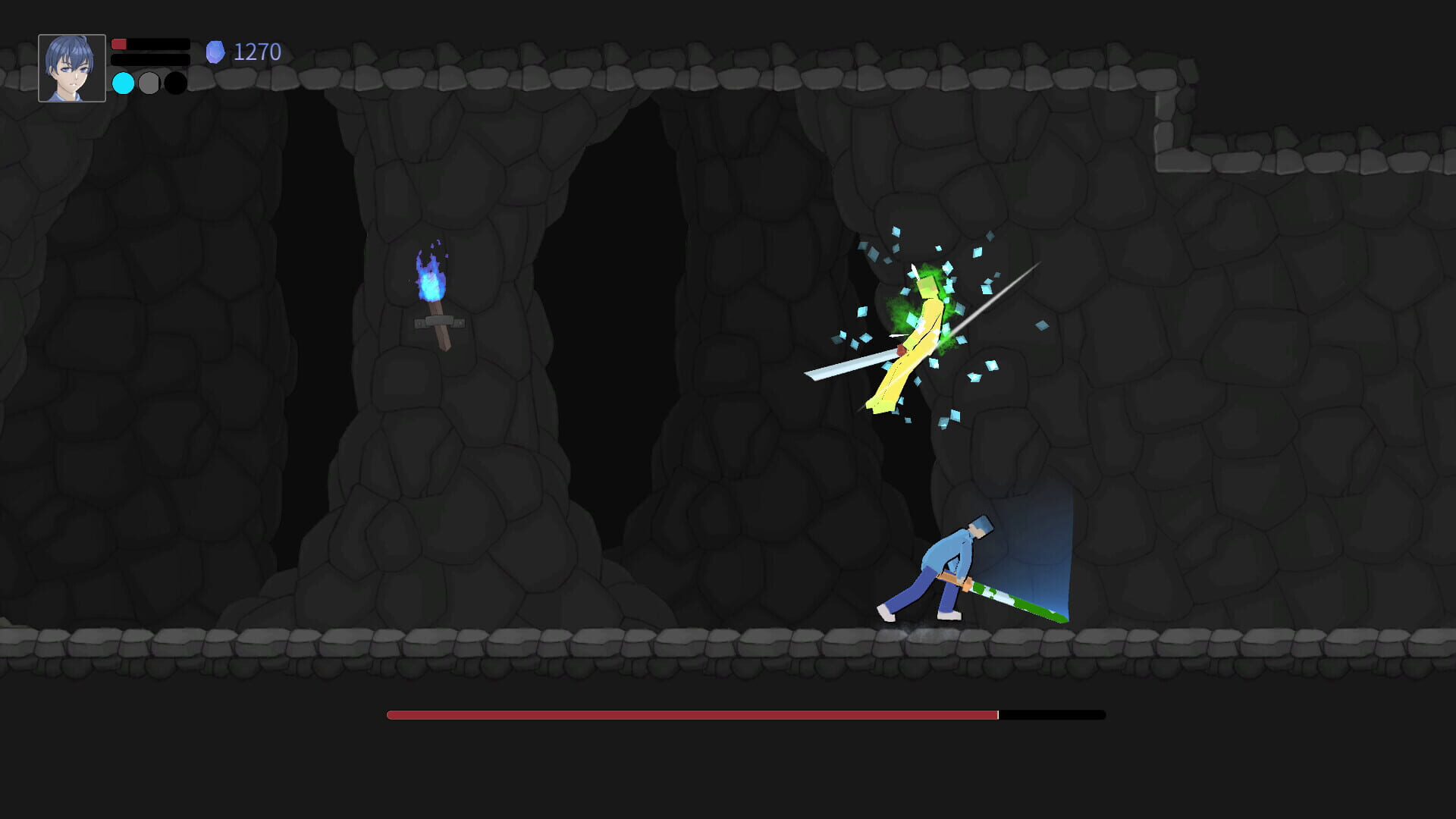This screenshot has height=819, width=1456.
Task: Click the red health bar segment
Action: click(119, 44)
